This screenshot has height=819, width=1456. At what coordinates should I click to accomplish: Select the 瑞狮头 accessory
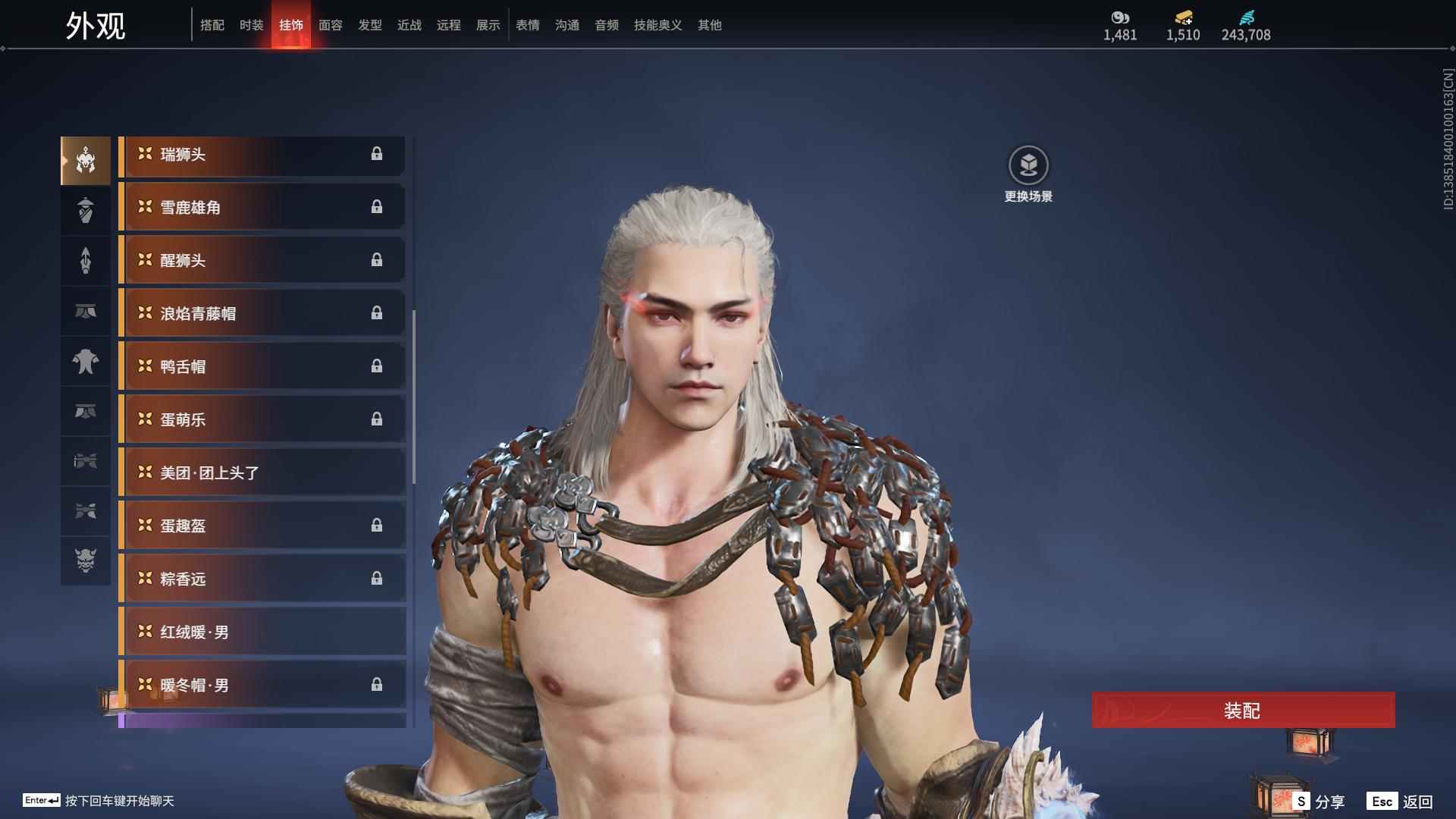262,155
